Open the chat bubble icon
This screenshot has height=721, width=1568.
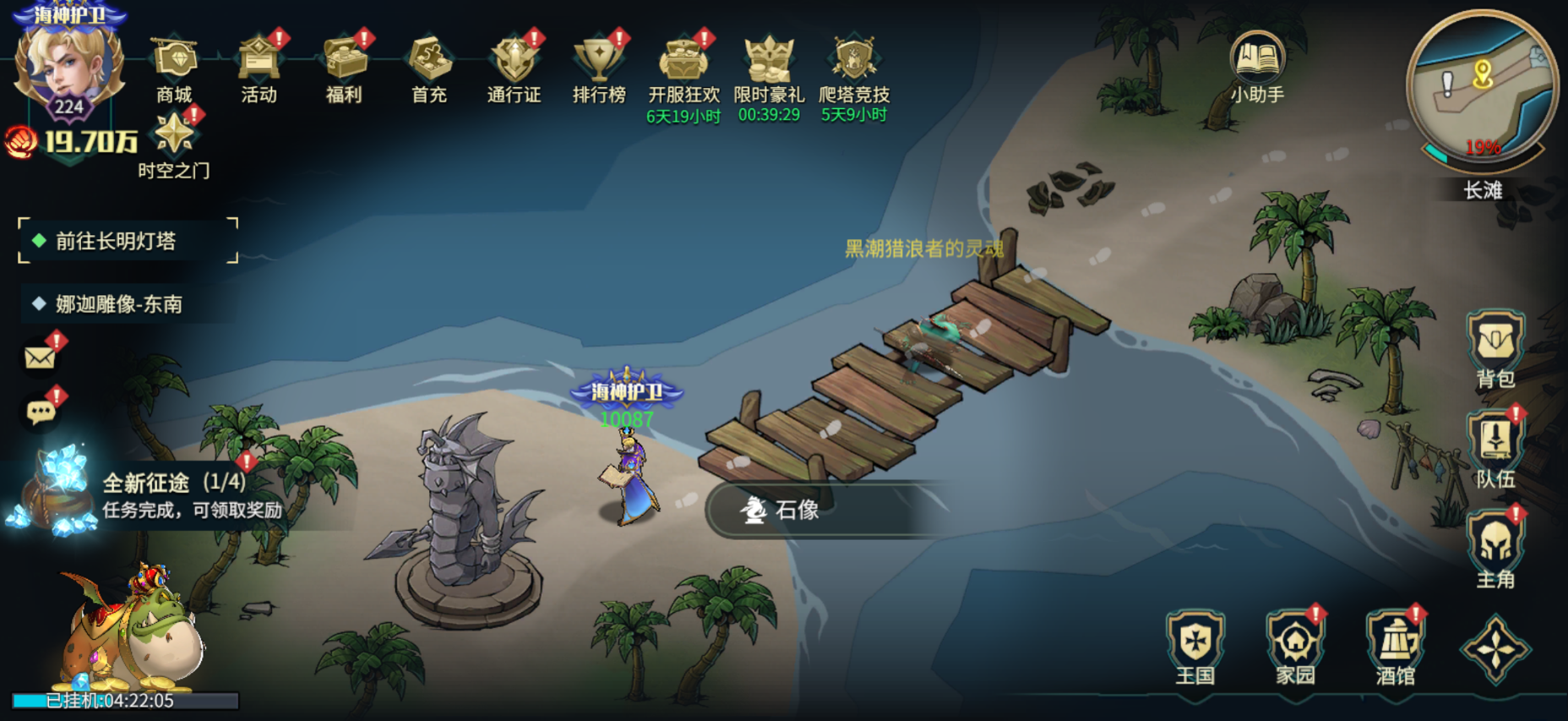pos(41,412)
